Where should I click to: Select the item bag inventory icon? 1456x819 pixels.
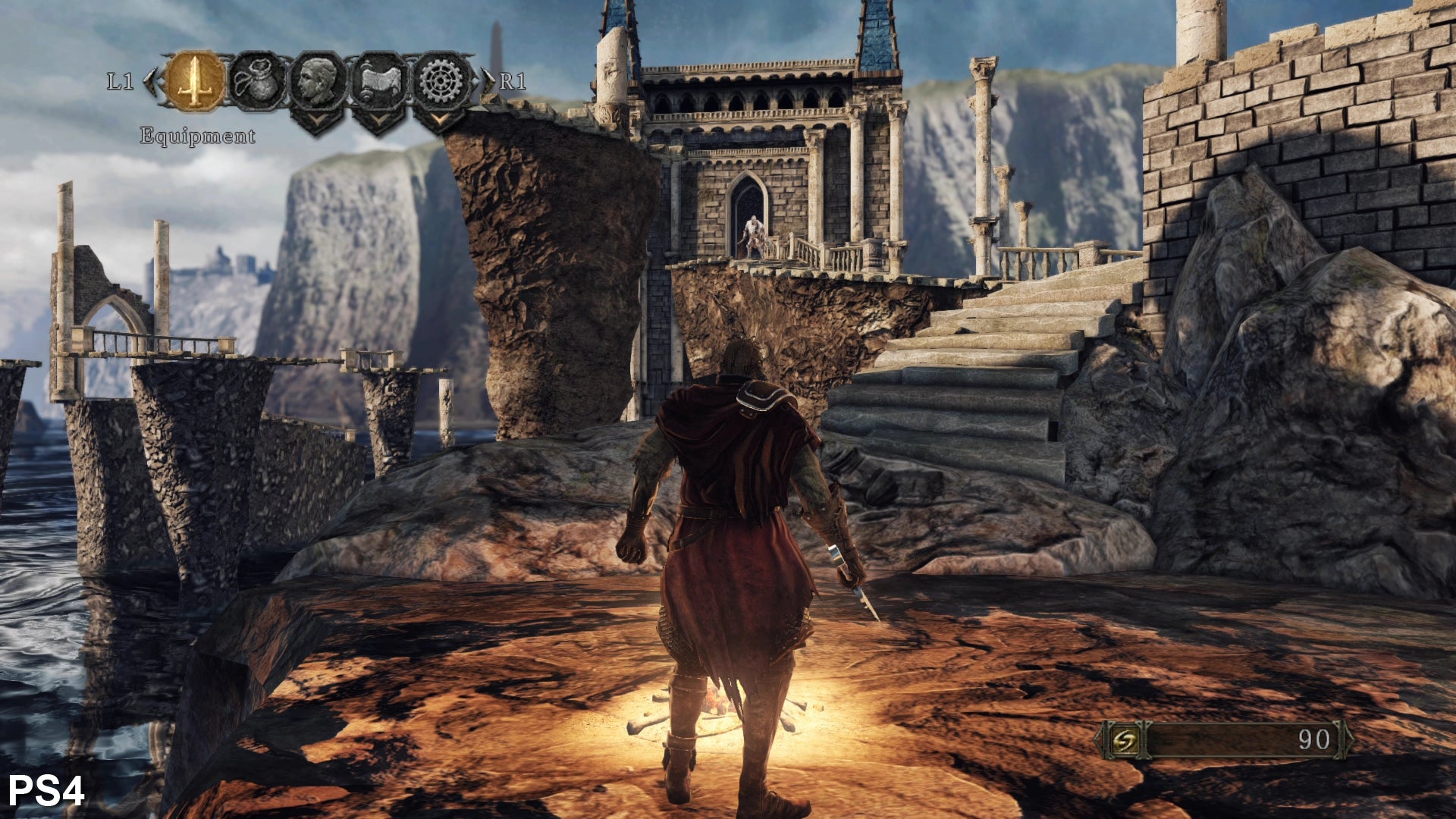(x=258, y=81)
